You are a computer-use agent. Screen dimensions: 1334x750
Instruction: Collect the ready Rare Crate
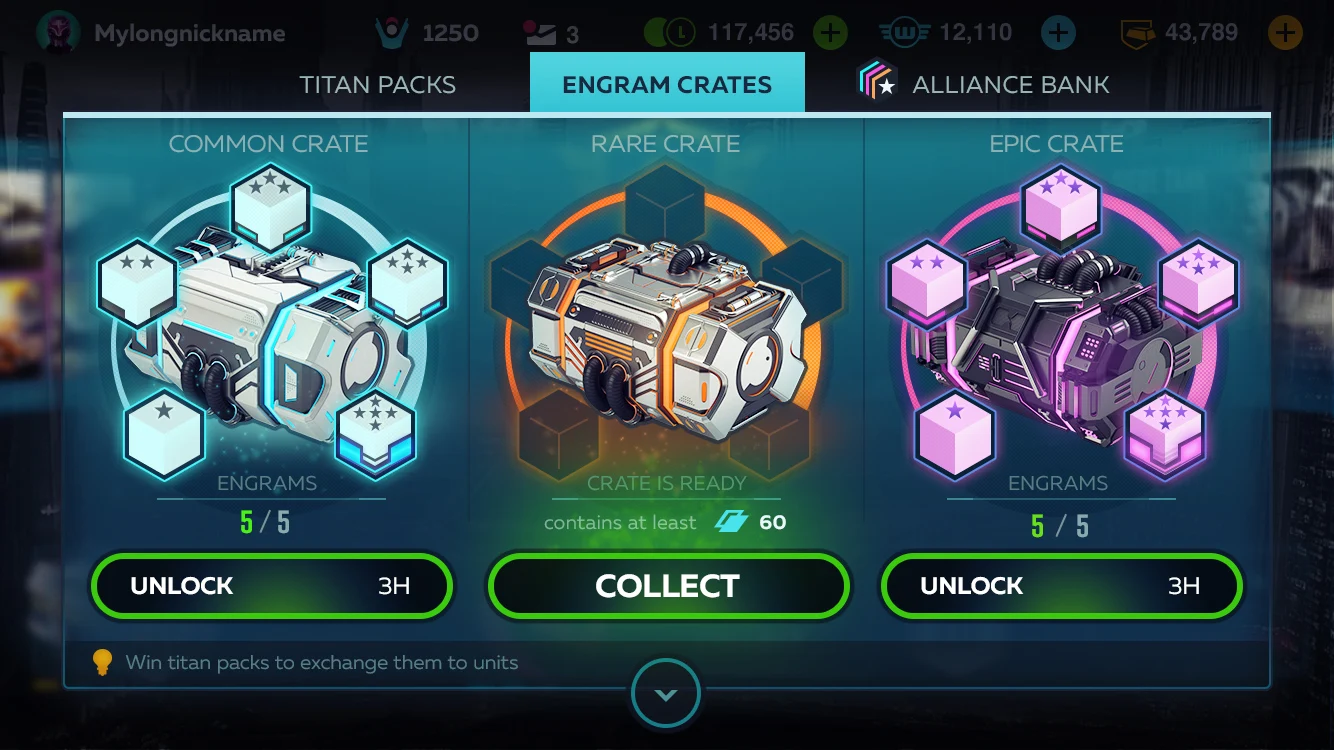click(x=667, y=586)
